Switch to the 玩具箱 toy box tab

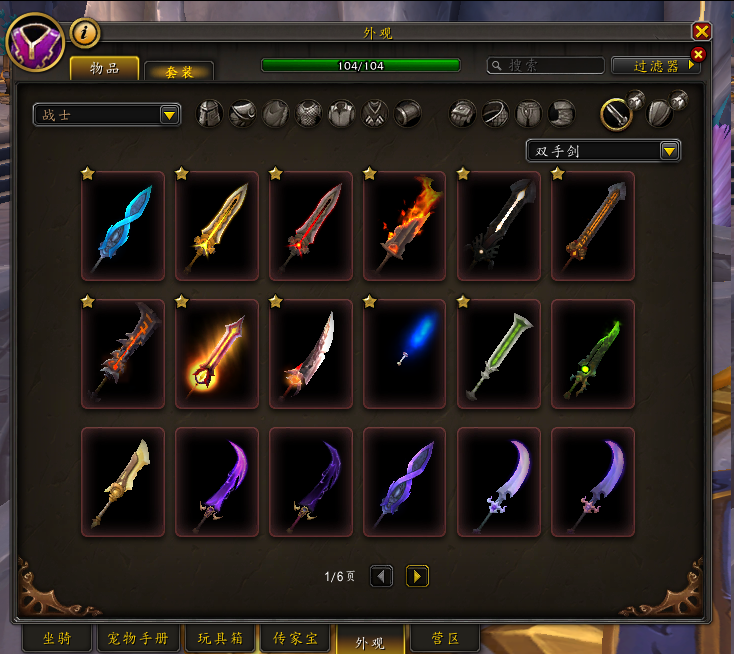pos(218,638)
